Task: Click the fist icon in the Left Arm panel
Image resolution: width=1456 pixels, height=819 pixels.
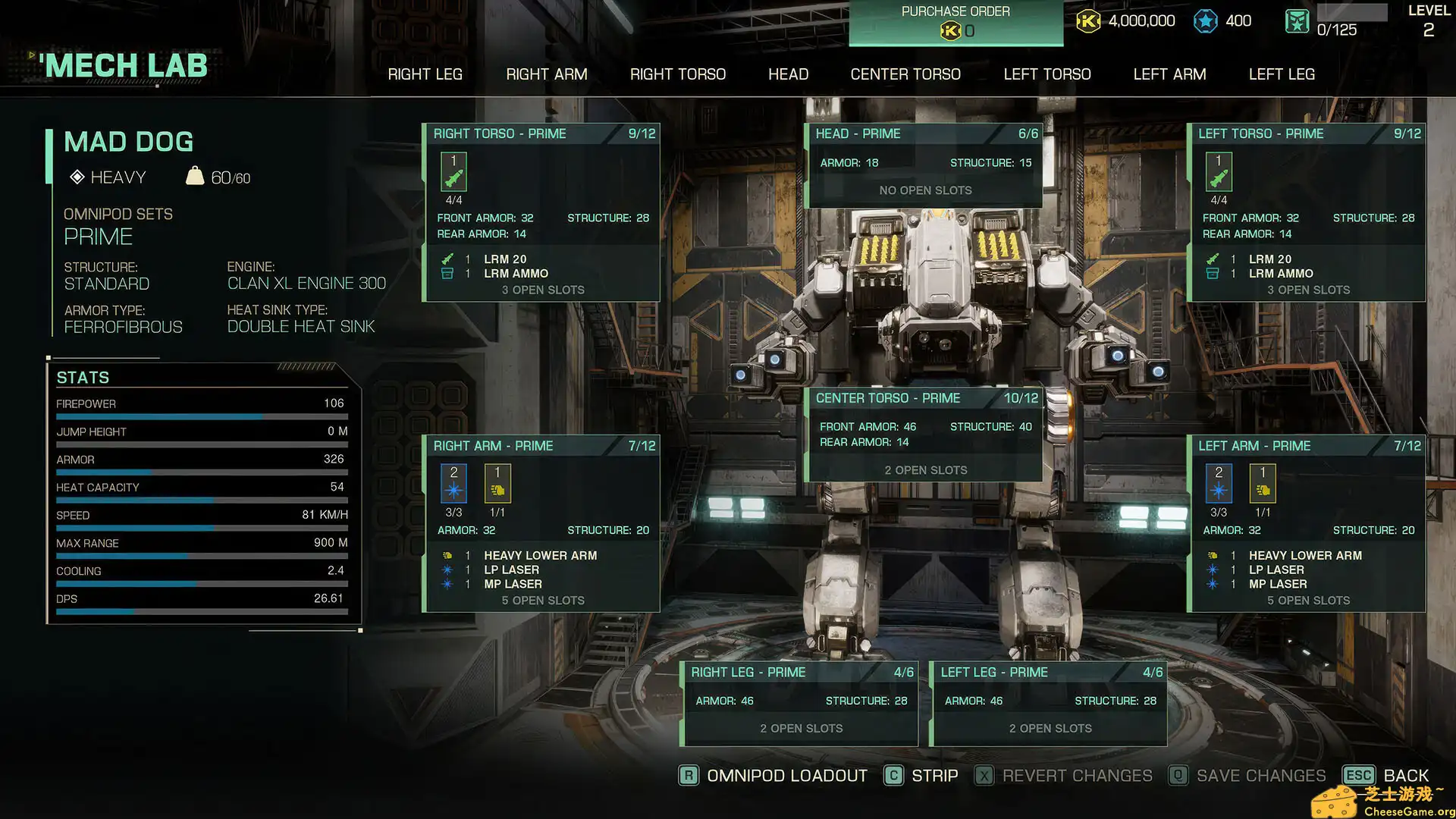Action: (1263, 483)
